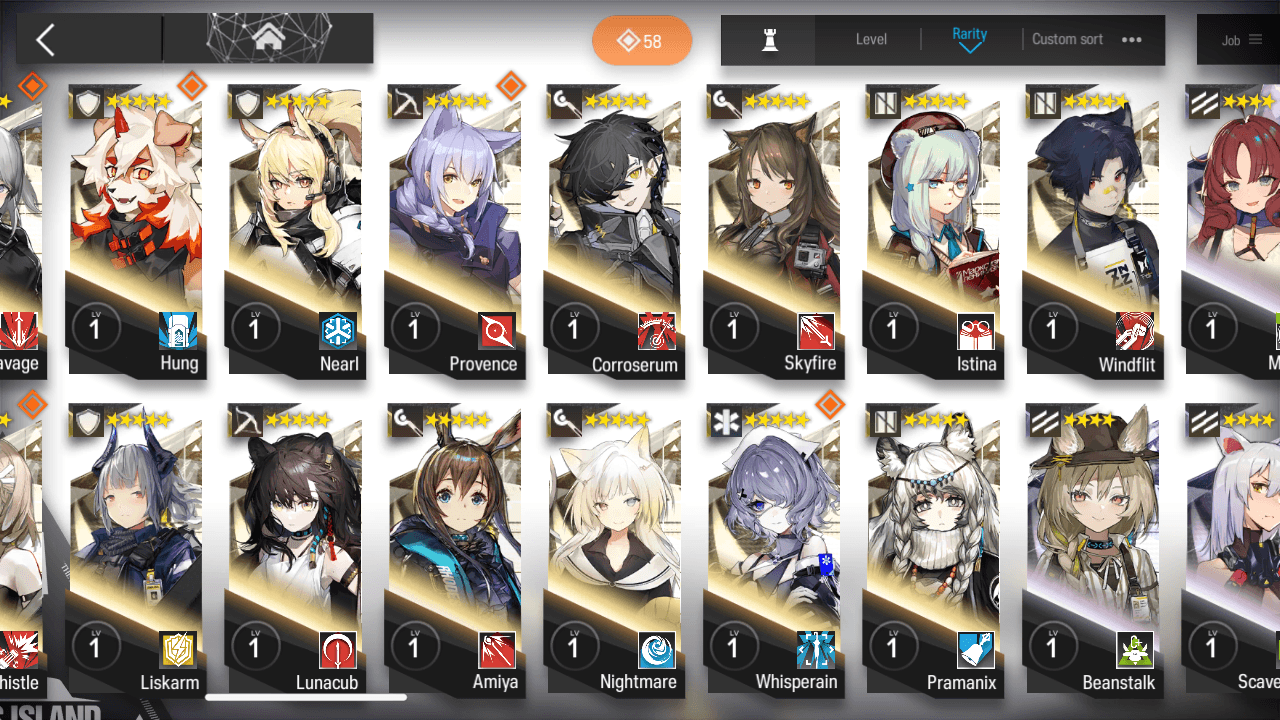The image size is (1280, 720).
Task: Choose Istina's card
Action: click(x=934, y=230)
